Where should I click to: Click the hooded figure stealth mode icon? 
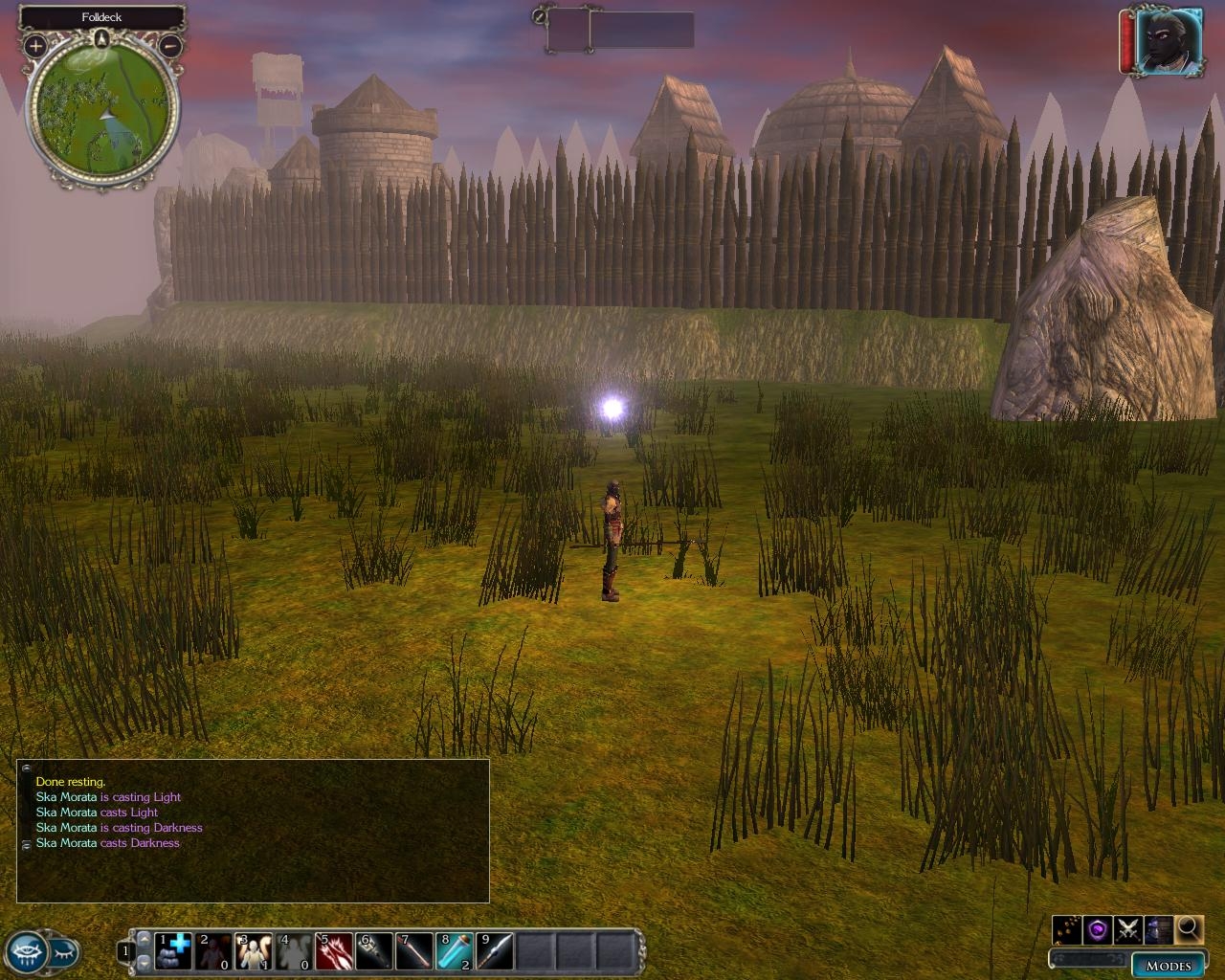click(1158, 928)
